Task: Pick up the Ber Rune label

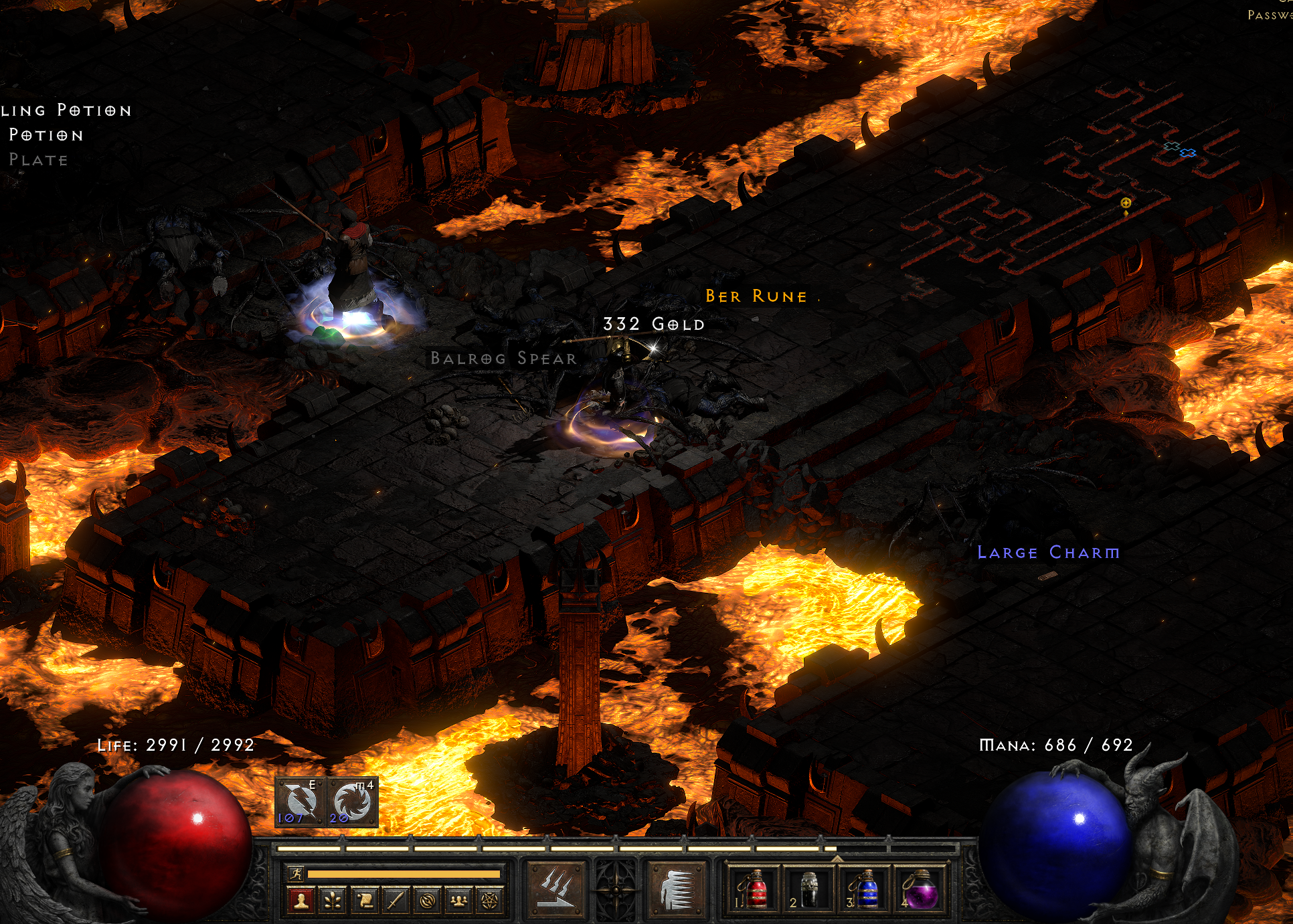Action: [x=756, y=296]
